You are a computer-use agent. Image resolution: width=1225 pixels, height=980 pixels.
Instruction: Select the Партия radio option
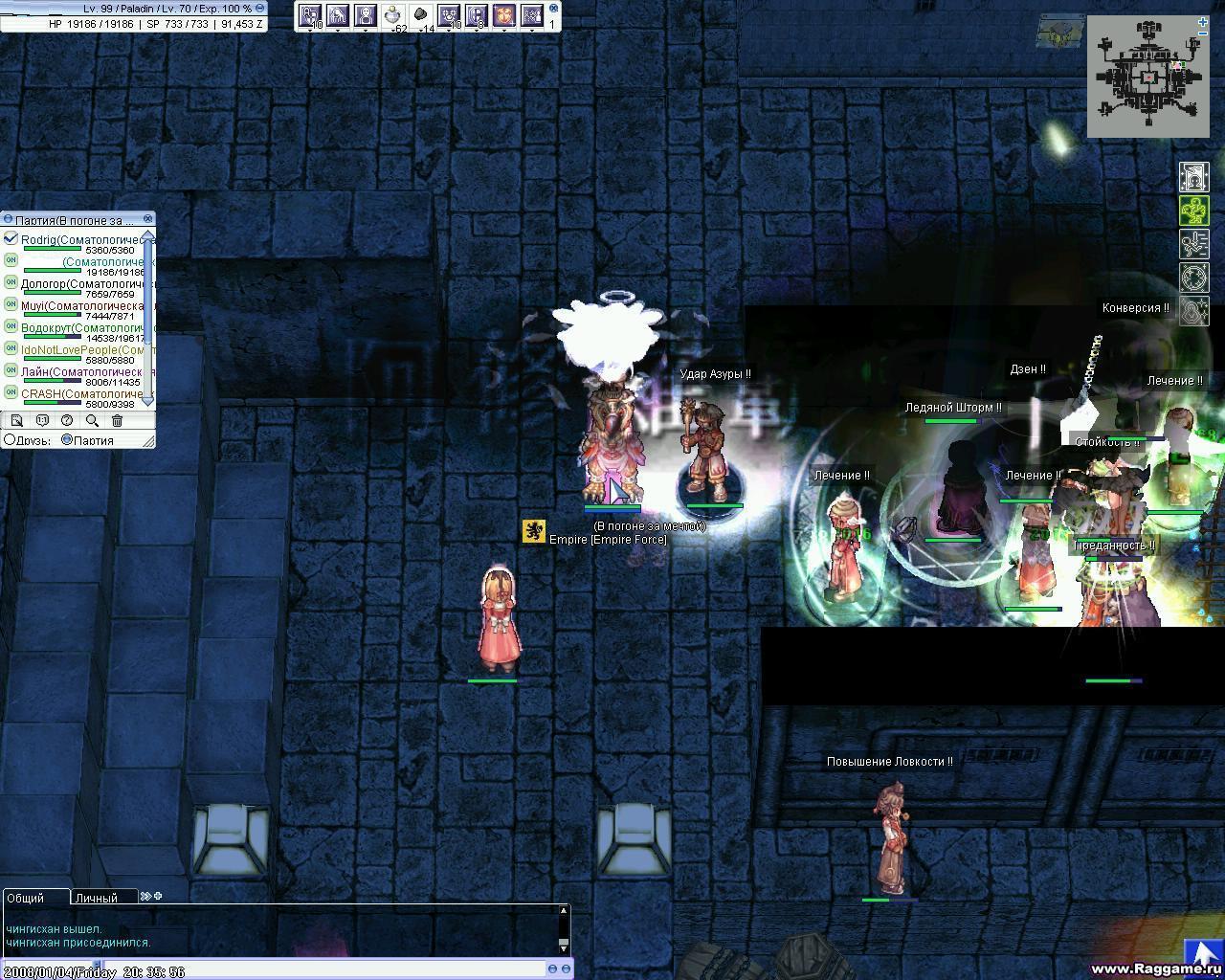click(67, 440)
